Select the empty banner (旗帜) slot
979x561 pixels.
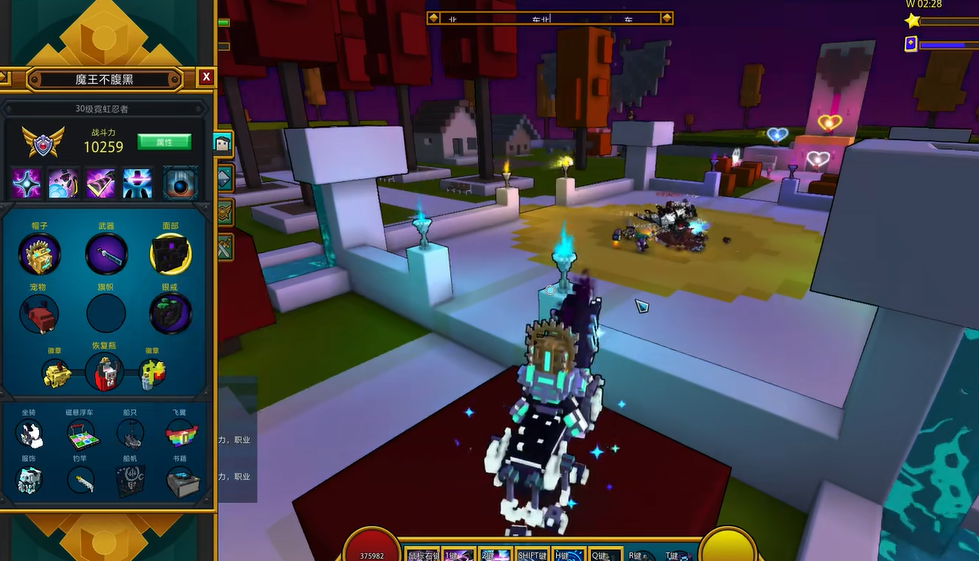[x=105, y=314]
